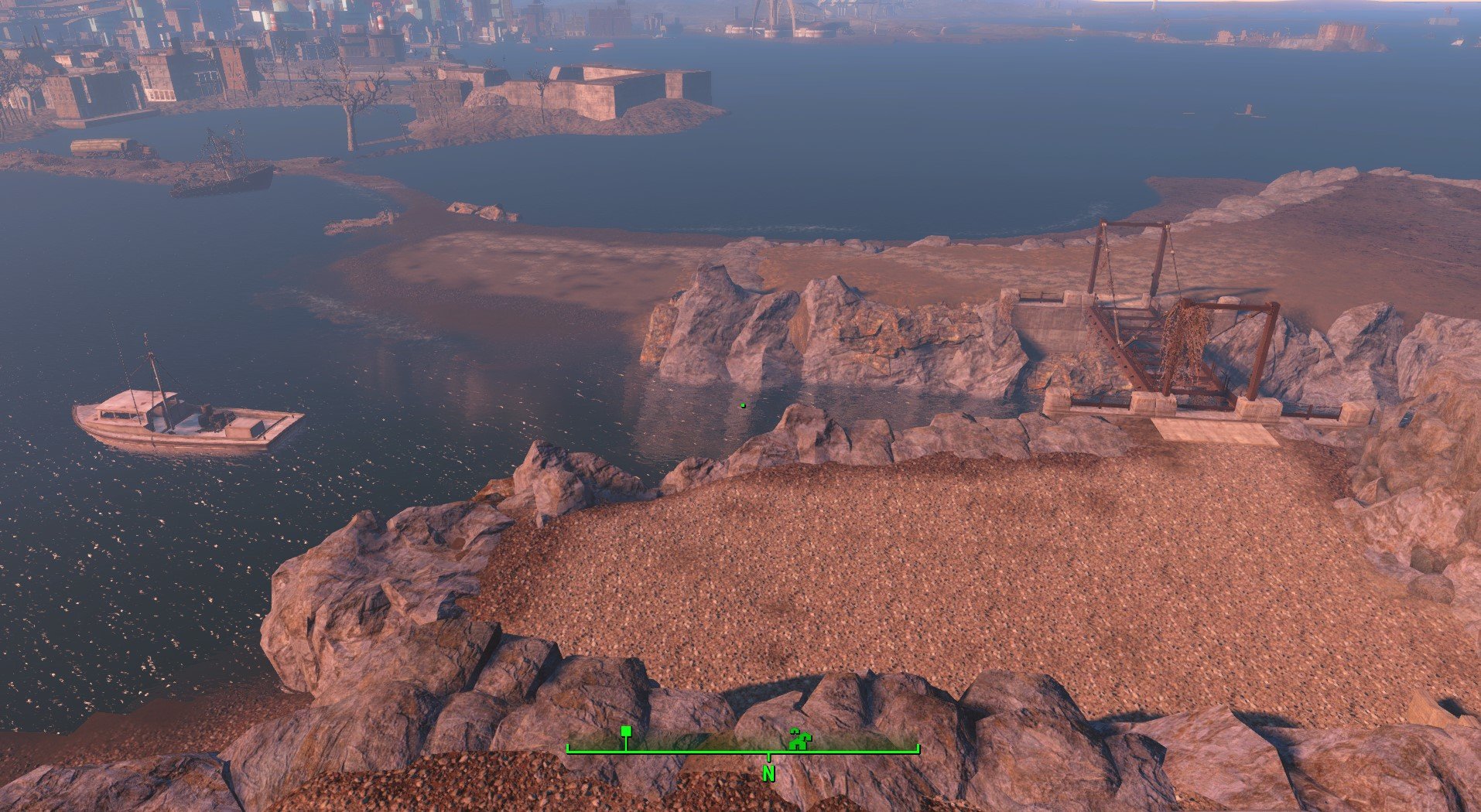
Task: Click the square quest marker on the compass
Action: coord(626,731)
